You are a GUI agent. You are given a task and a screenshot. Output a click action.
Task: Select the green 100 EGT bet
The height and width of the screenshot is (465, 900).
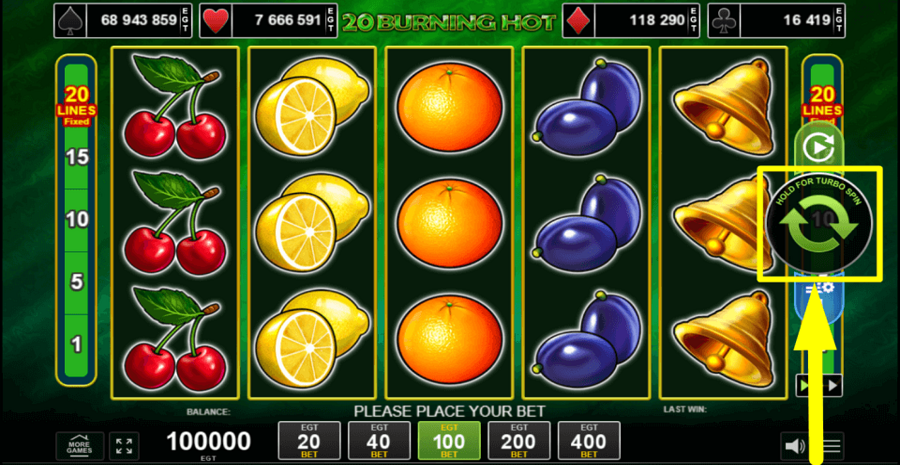(x=449, y=441)
